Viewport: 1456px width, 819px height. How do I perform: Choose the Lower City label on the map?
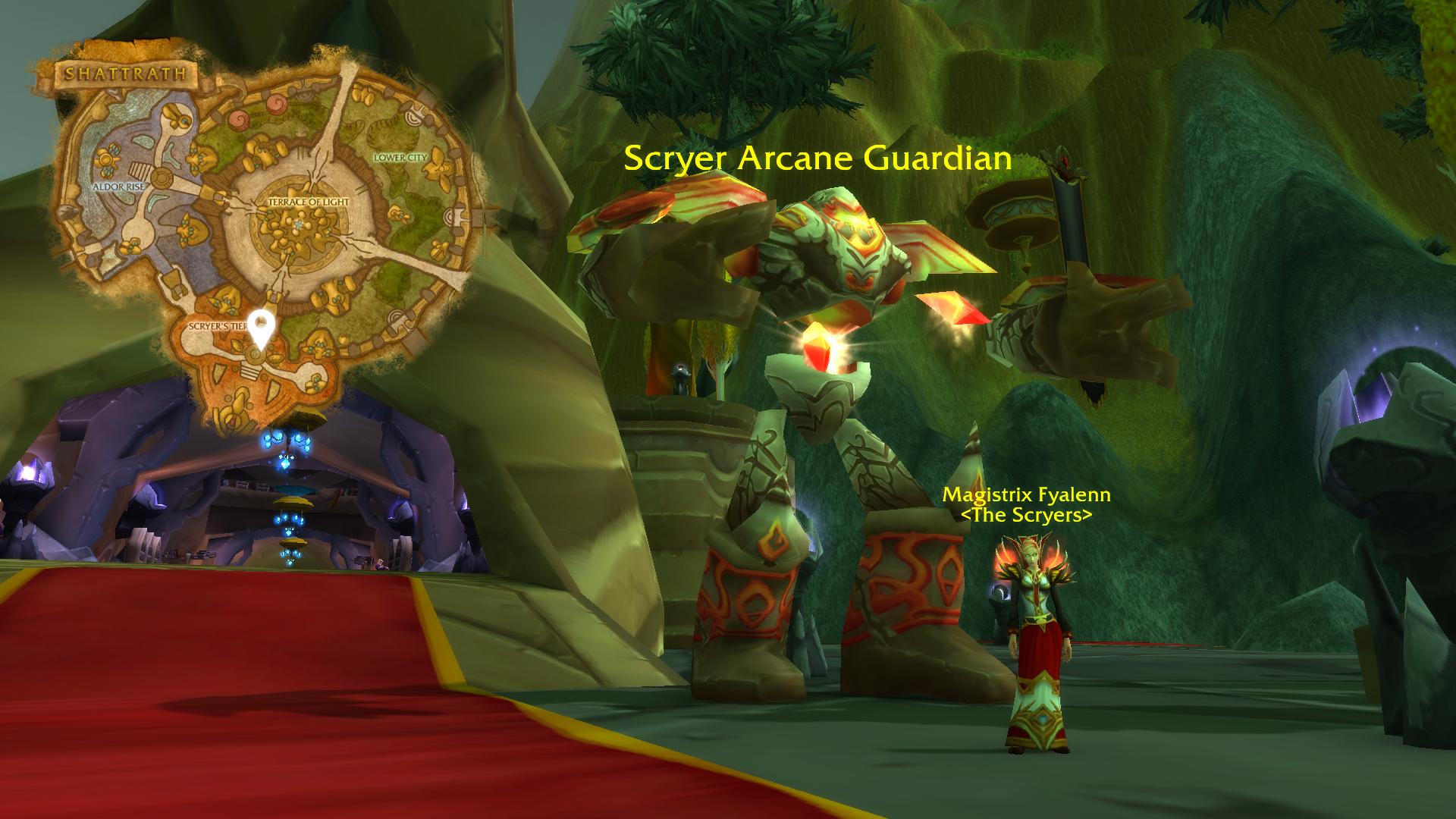pyautogui.click(x=401, y=158)
